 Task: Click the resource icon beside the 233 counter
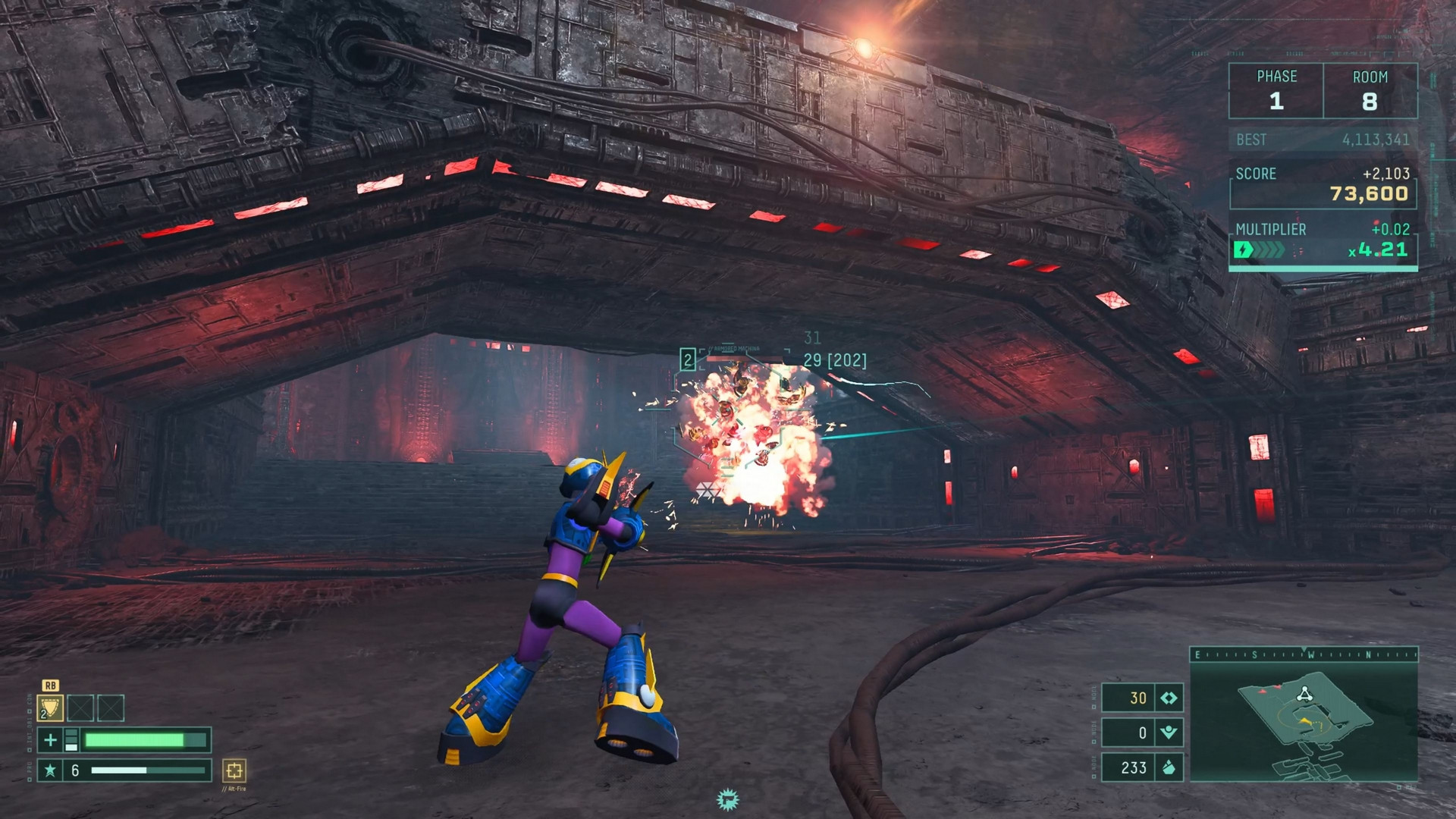click(x=1169, y=768)
